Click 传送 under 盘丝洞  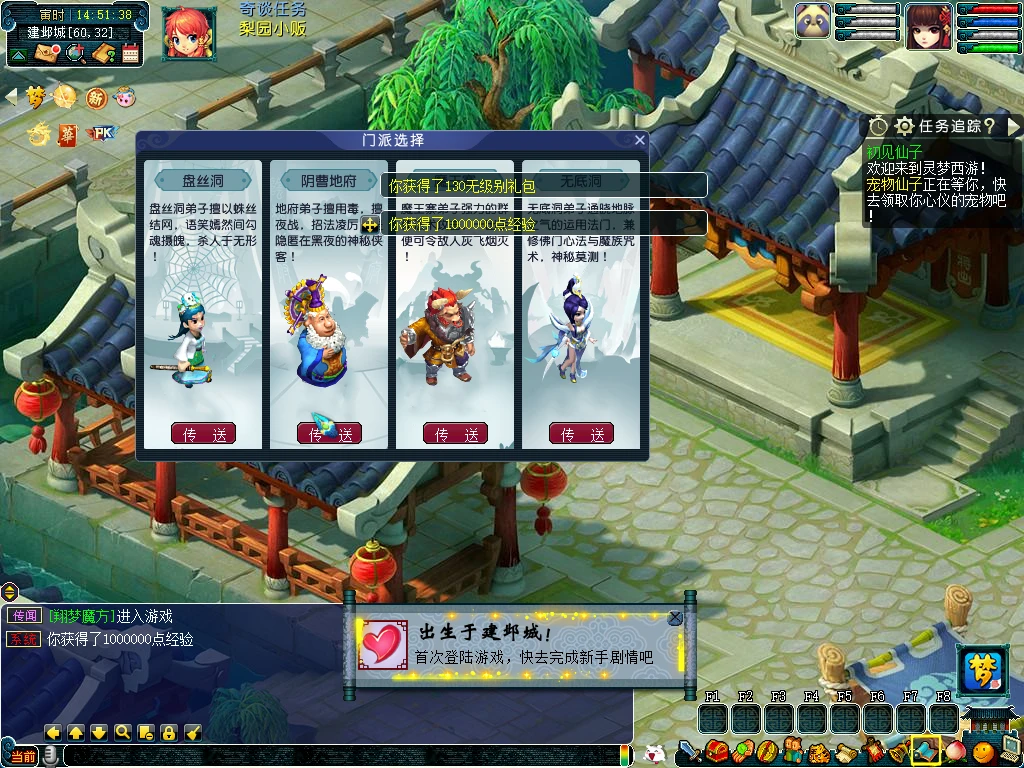point(203,434)
